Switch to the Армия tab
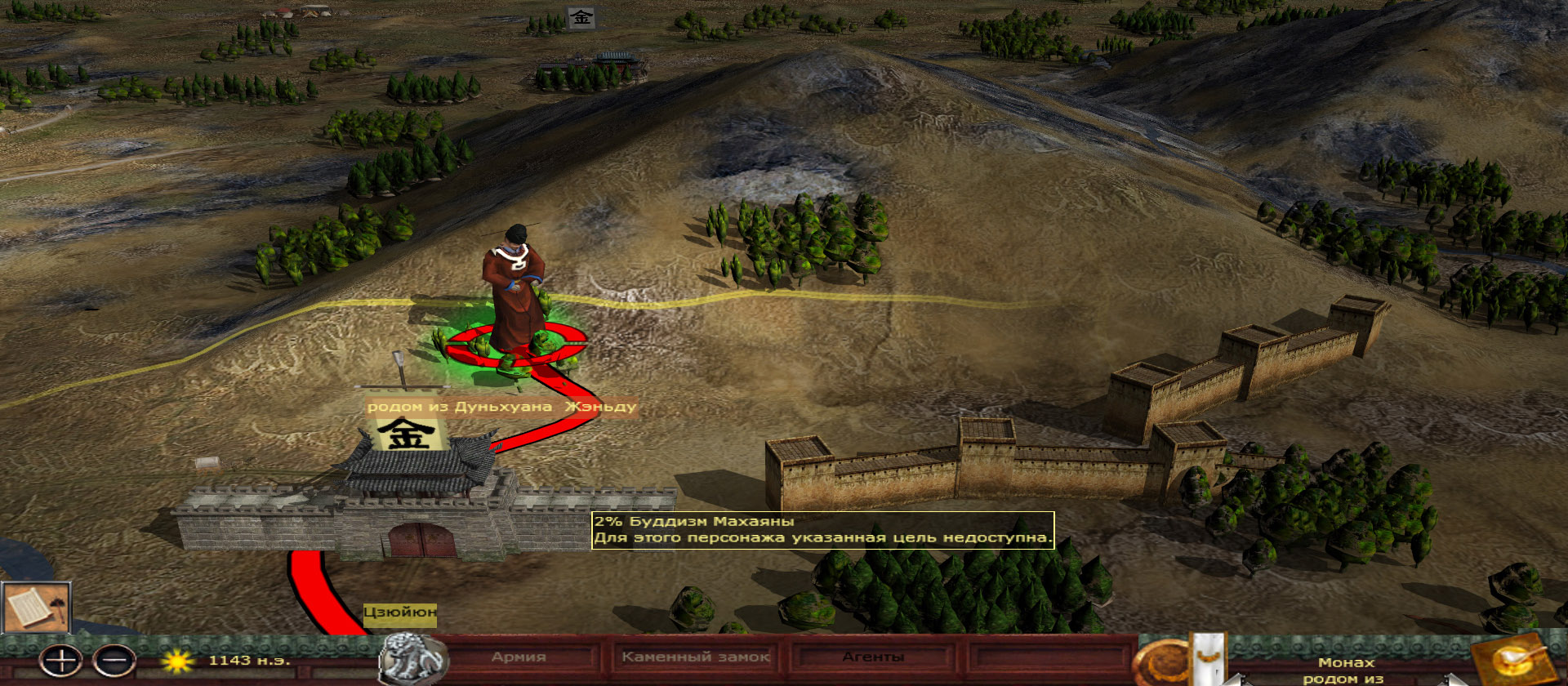This screenshot has height=686, width=1568. pos(519,657)
